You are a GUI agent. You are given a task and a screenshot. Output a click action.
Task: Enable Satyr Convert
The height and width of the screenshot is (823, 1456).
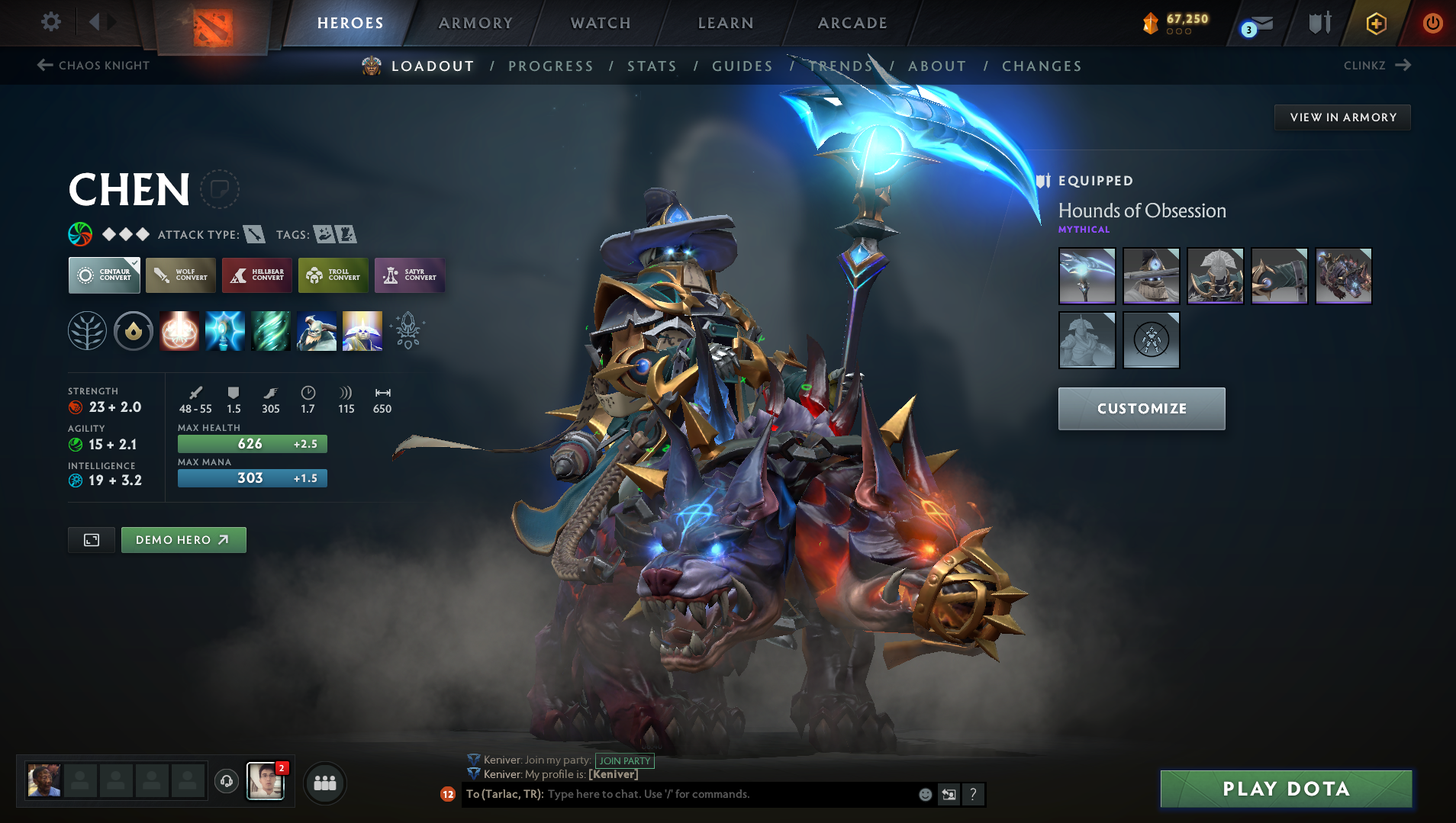click(x=410, y=275)
